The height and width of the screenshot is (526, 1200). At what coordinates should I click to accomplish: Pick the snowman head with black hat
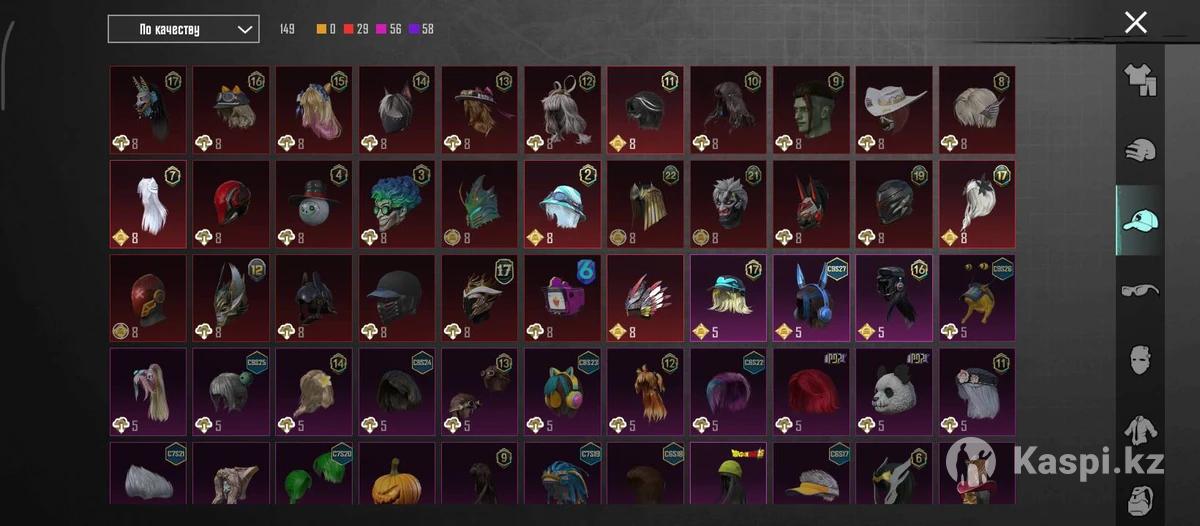314,203
